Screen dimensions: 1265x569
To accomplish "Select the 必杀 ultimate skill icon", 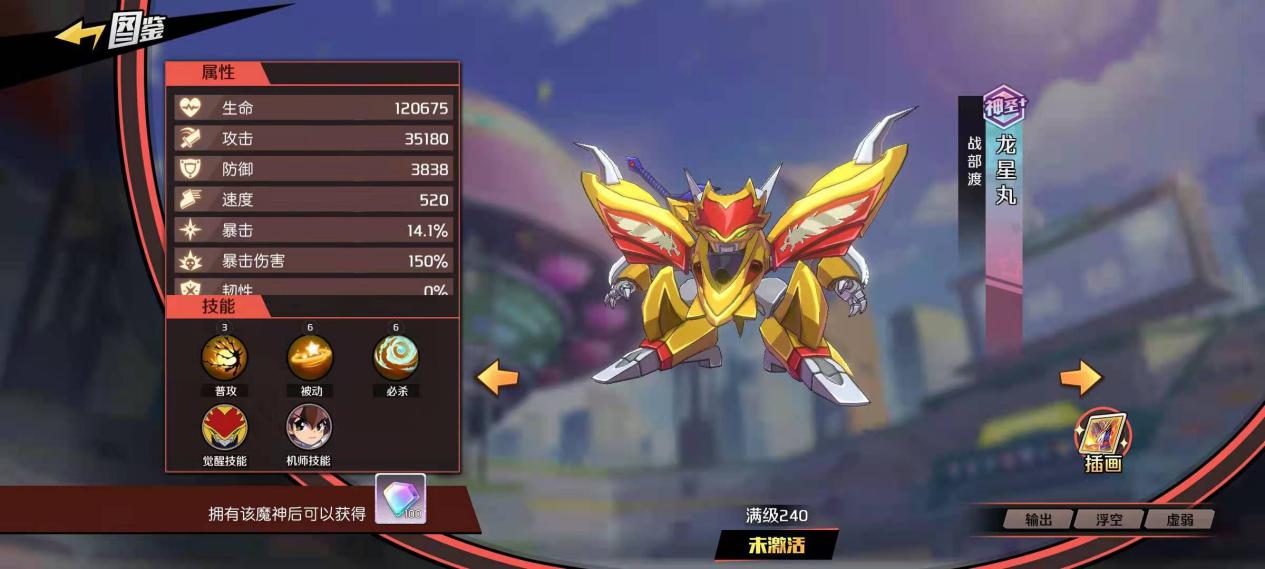I will (396, 357).
